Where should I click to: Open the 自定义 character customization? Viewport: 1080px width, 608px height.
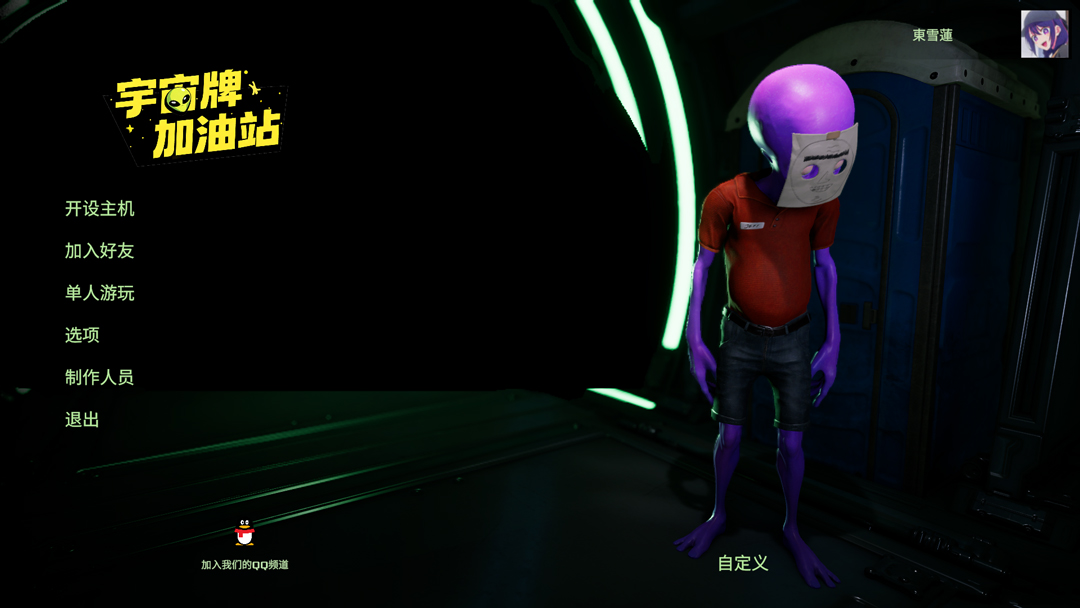tap(743, 563)
